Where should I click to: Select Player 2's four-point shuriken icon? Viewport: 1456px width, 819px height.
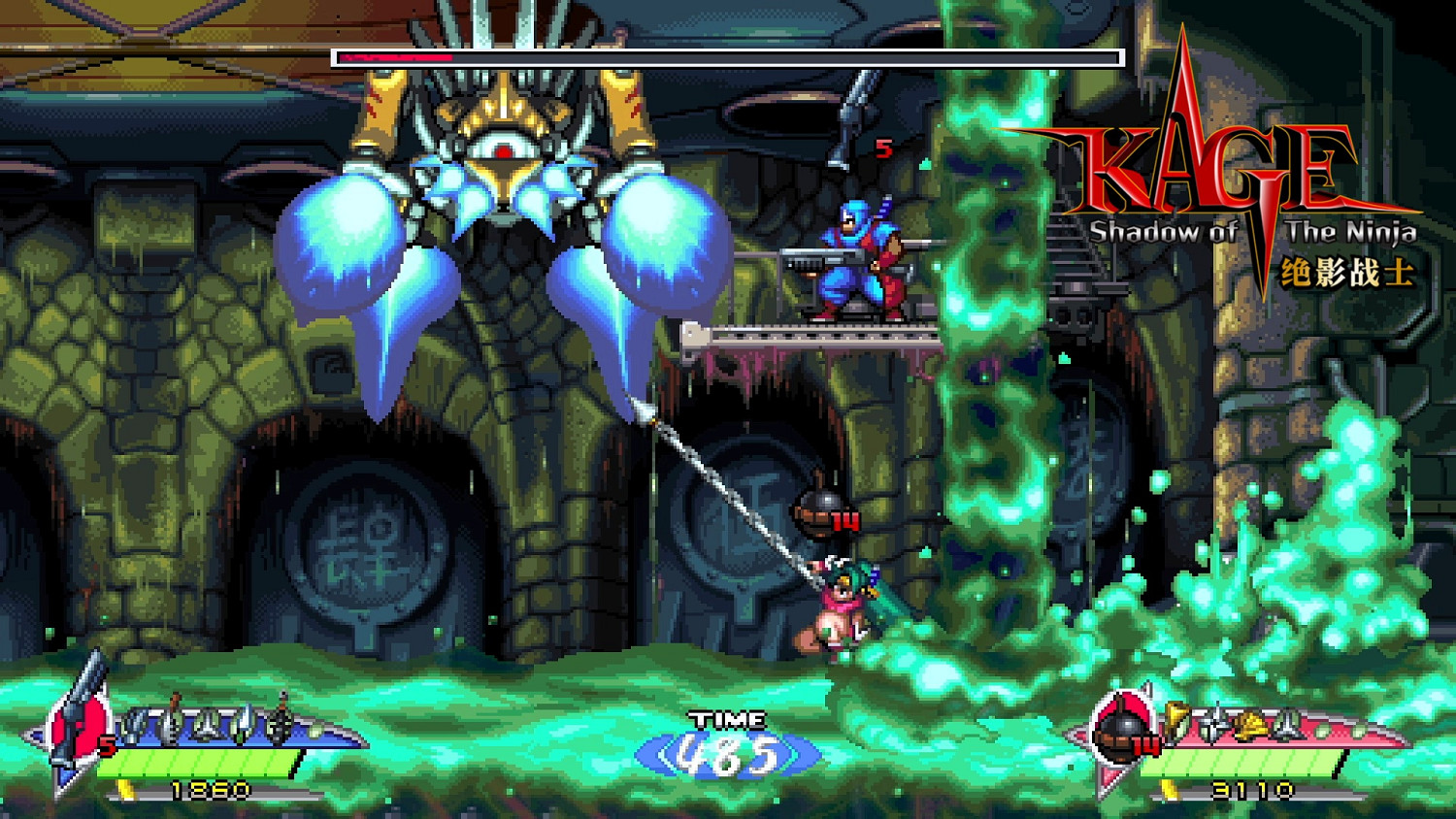coord(1213,723)
